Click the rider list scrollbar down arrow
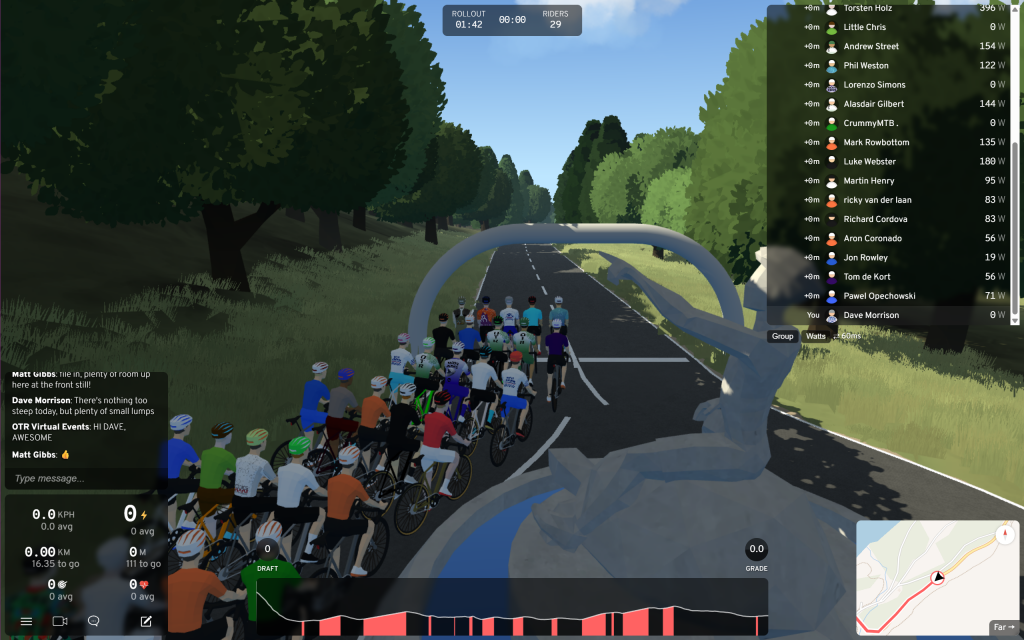The image size is (1024, 640). click(1017, 320)
